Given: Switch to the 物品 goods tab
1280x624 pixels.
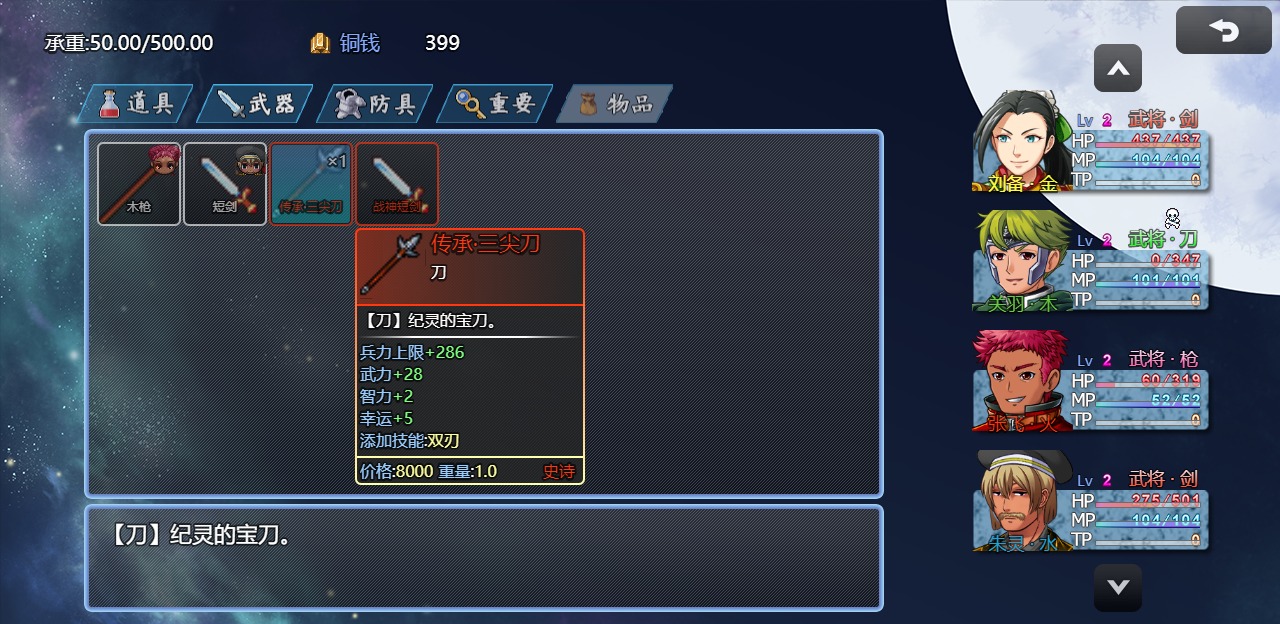Looking at the screenshot, I should pyautogui.click(x=615, y=104).
